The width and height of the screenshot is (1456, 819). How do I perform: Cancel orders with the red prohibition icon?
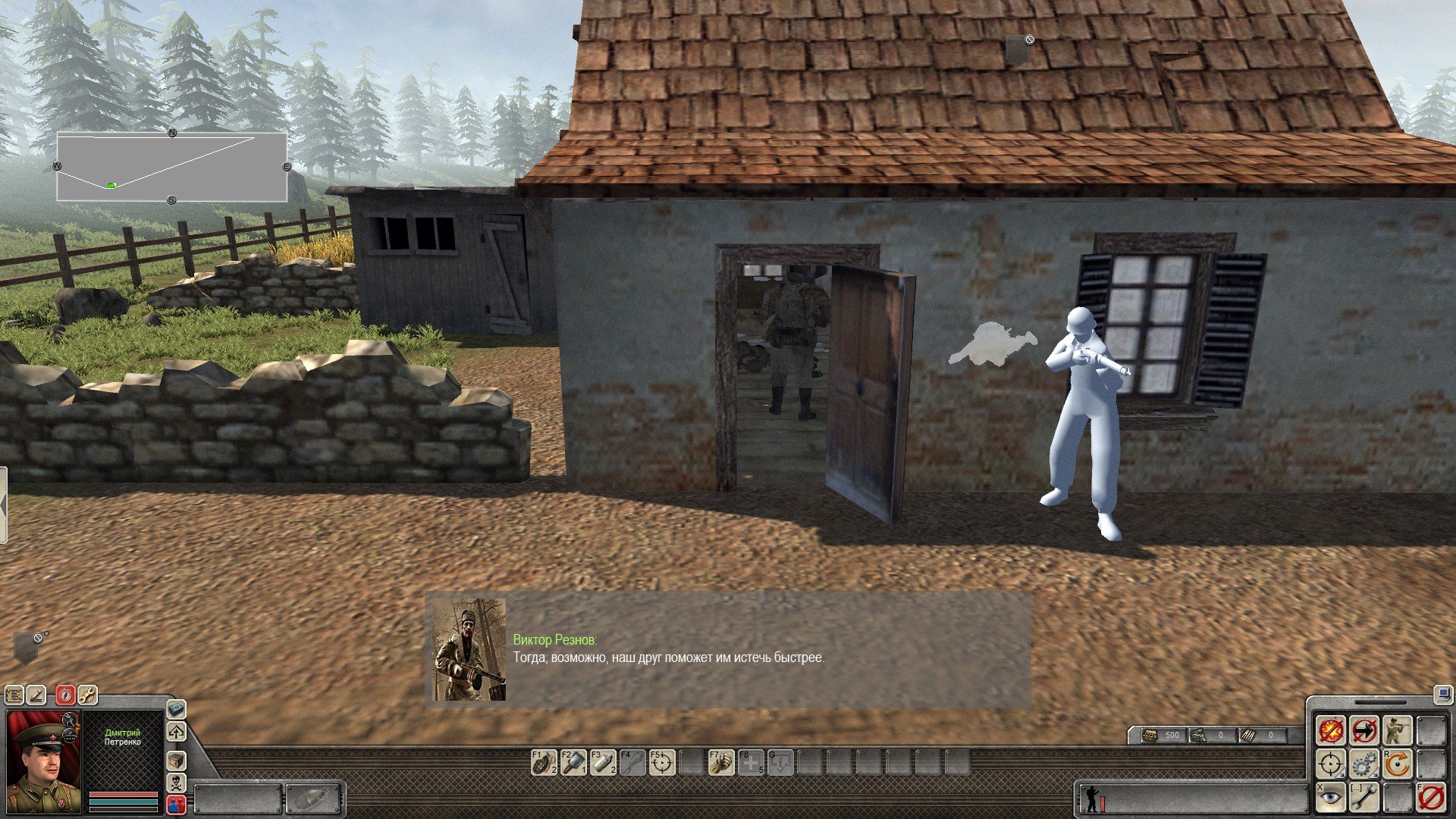1430,798
